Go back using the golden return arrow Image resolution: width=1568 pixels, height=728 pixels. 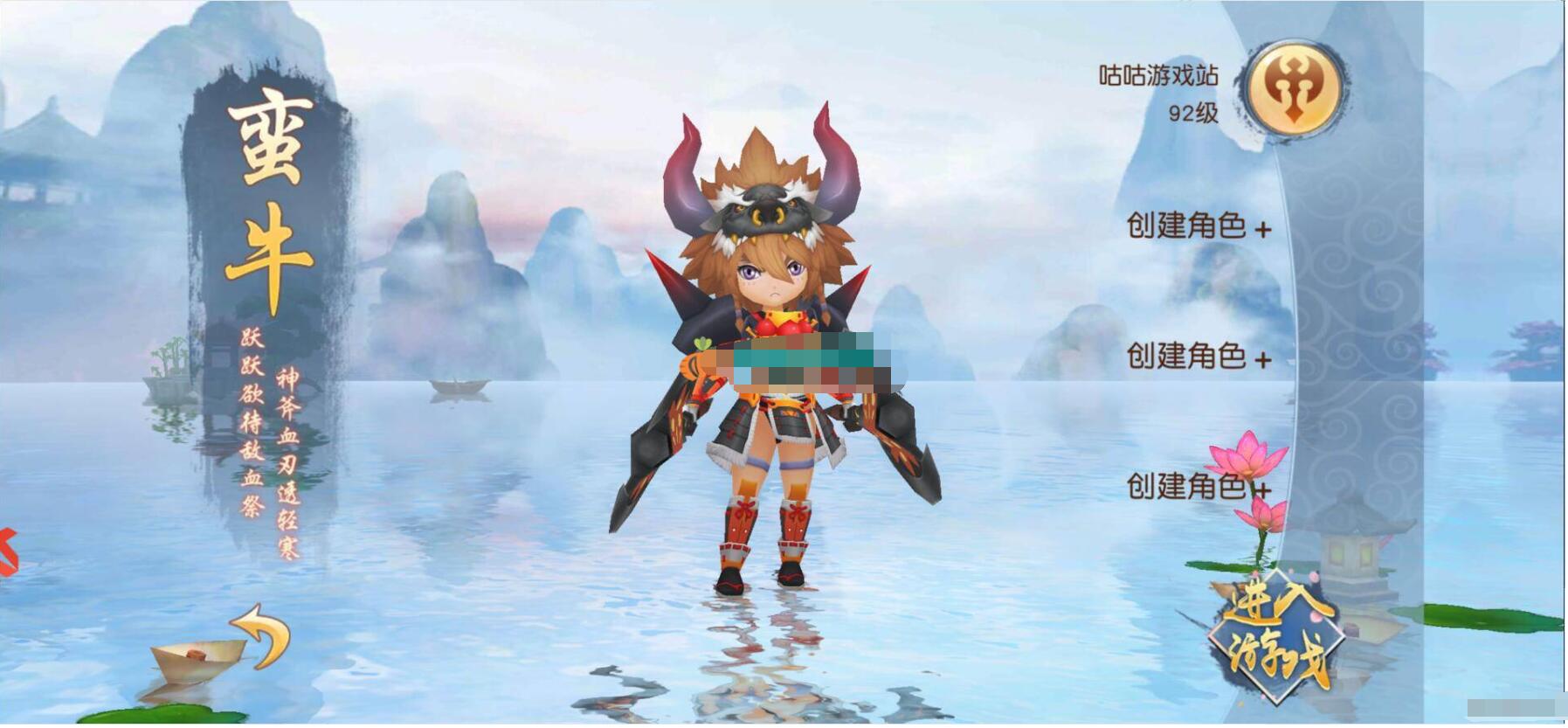tap(263, 634)
